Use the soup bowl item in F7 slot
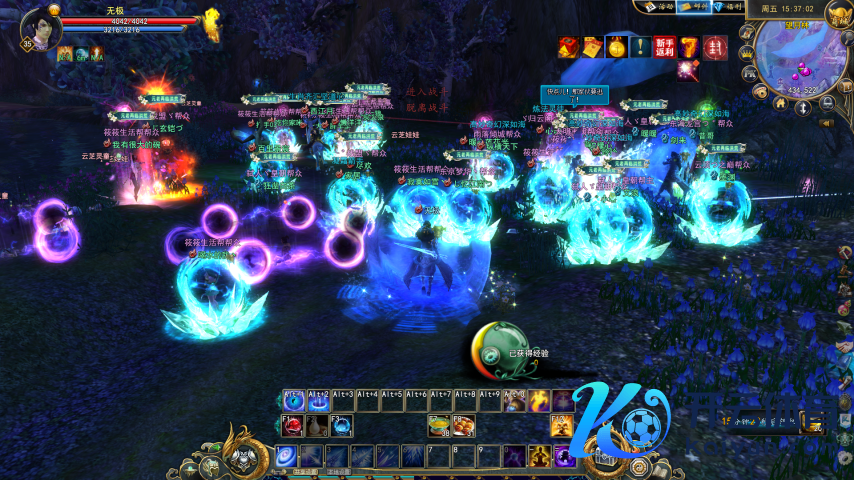 tap(438, 426)
